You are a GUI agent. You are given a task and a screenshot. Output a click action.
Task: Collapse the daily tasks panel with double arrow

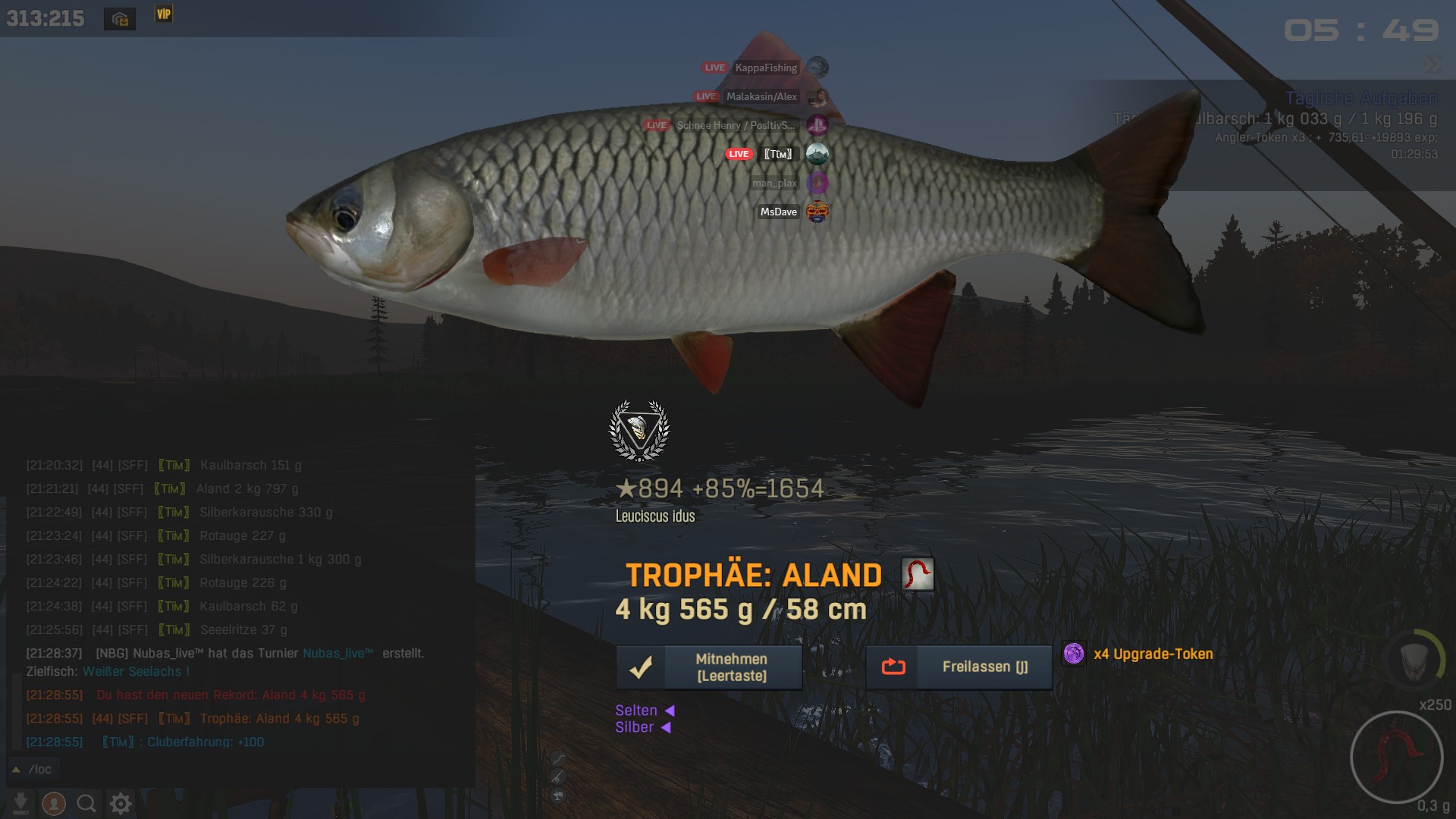1432,64
